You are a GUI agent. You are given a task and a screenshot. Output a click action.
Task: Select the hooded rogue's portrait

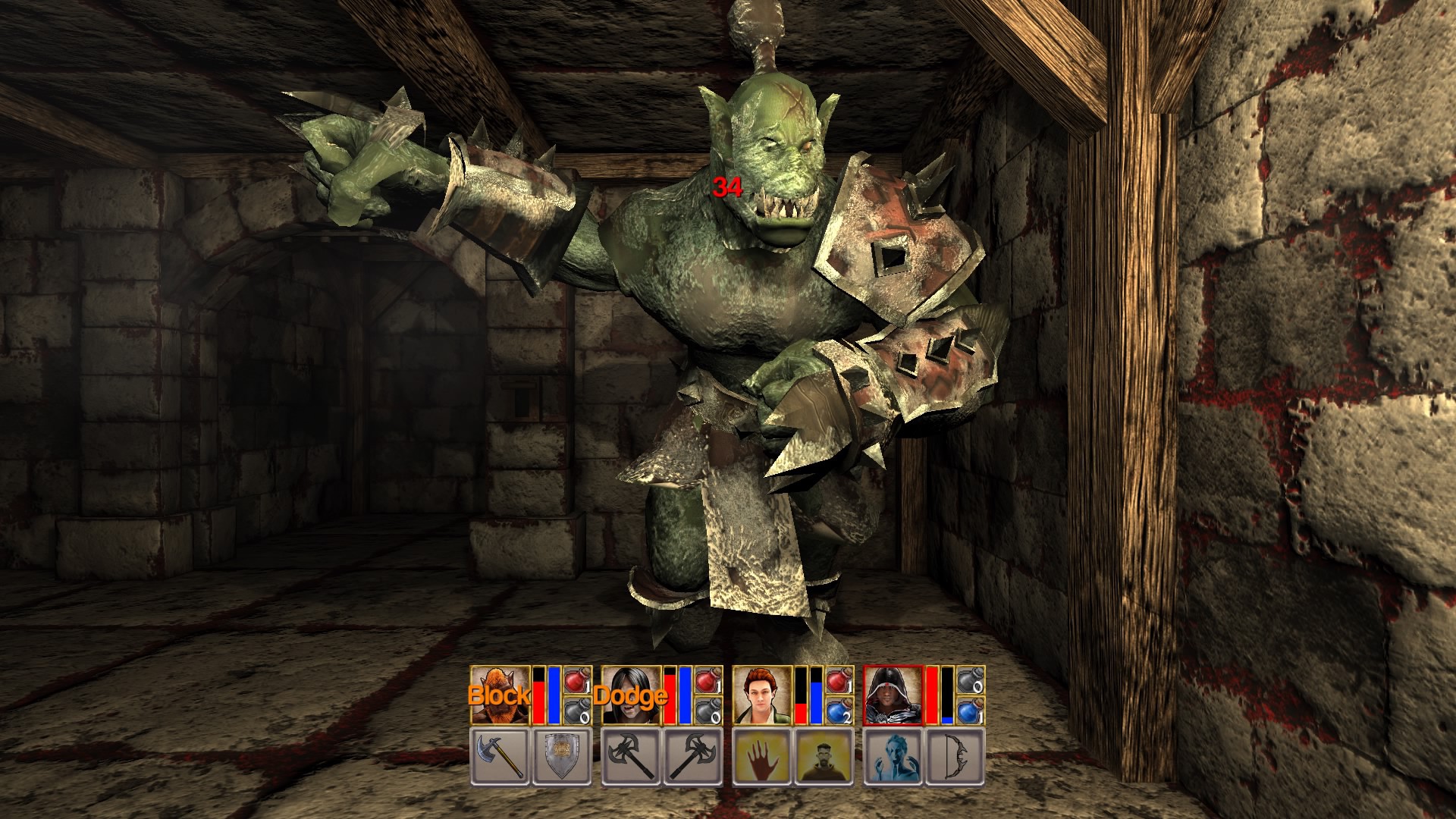[893, 695]
